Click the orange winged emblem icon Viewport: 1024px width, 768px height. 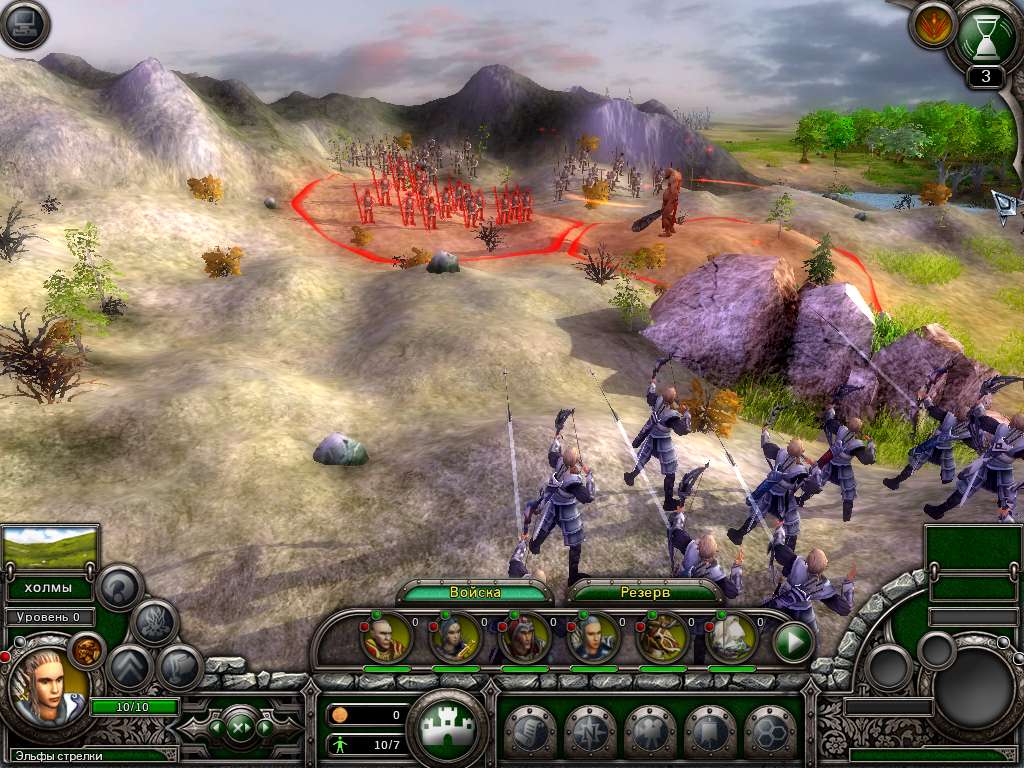(933, 25)
